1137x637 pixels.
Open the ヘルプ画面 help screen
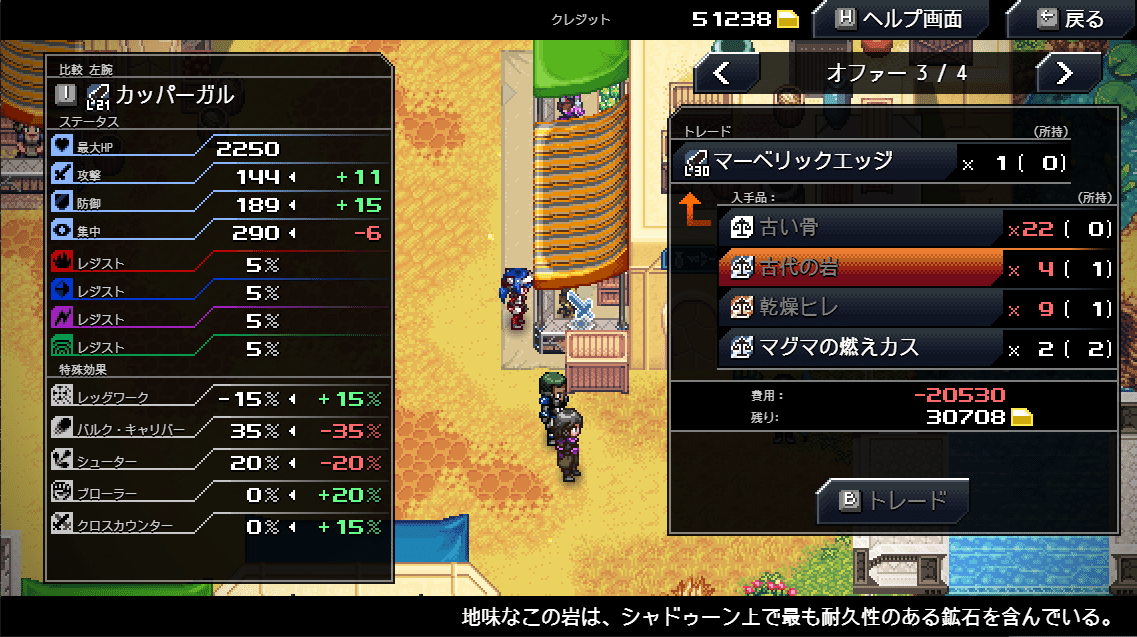point(898,19)
